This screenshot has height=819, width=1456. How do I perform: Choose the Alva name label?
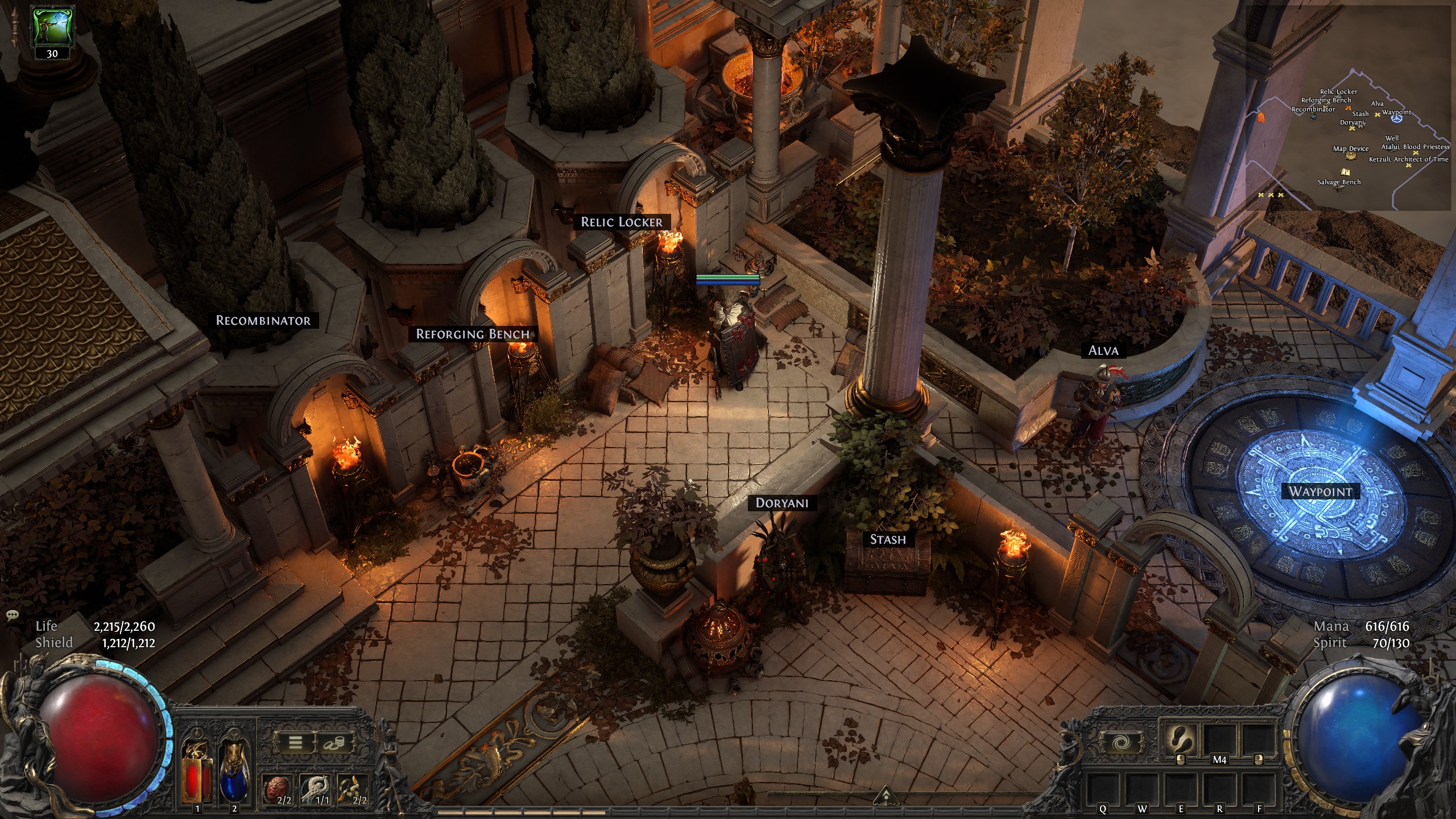(x=1103, y=350)
